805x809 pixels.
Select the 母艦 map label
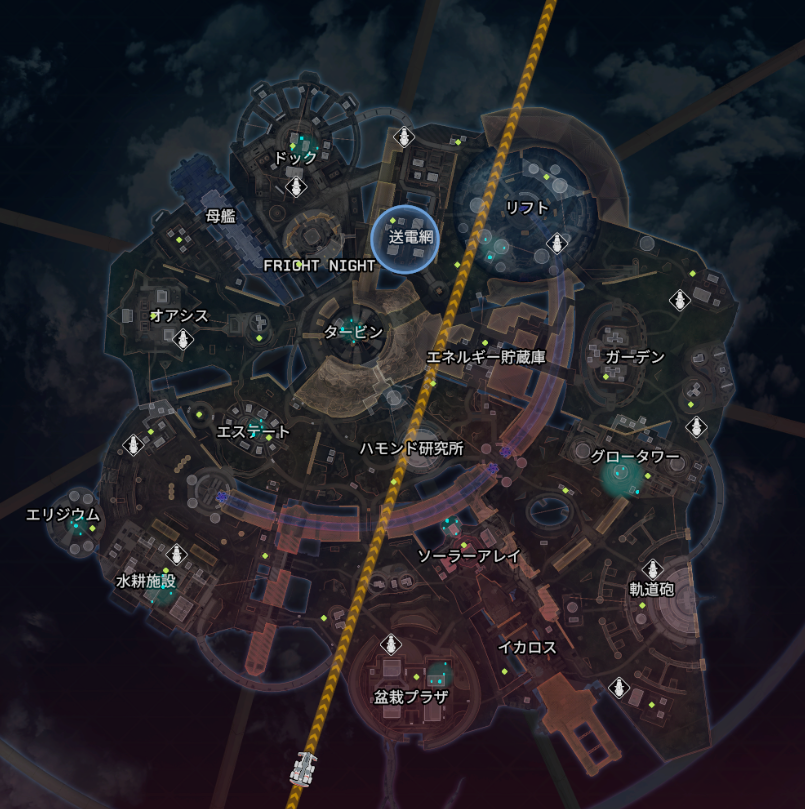[x=220, y=216]
